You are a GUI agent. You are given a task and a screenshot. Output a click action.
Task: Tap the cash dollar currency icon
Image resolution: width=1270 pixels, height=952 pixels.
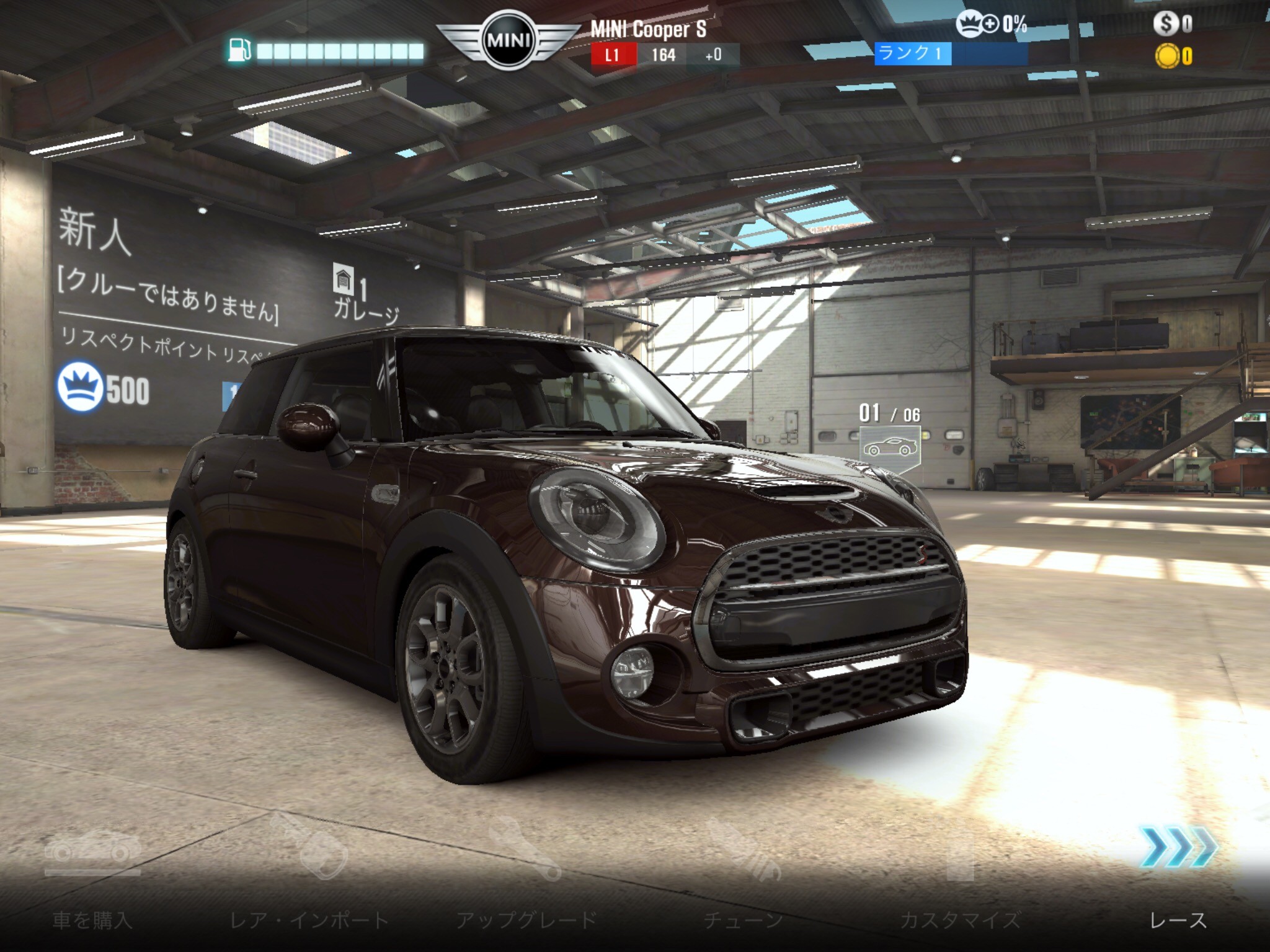point(1166,24)
